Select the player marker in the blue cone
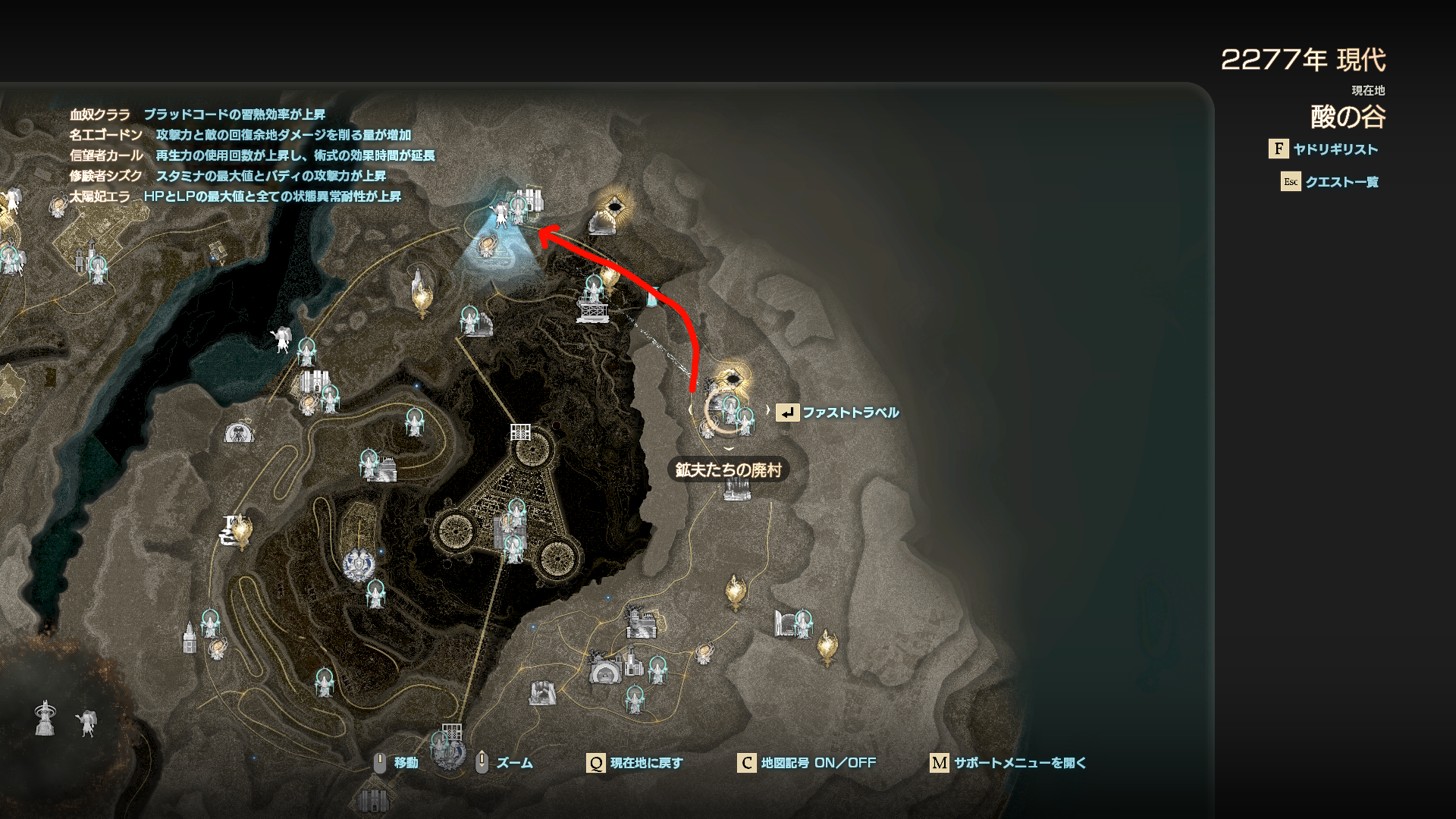This screenshot has height=819, width=1456. pos(500,215)
